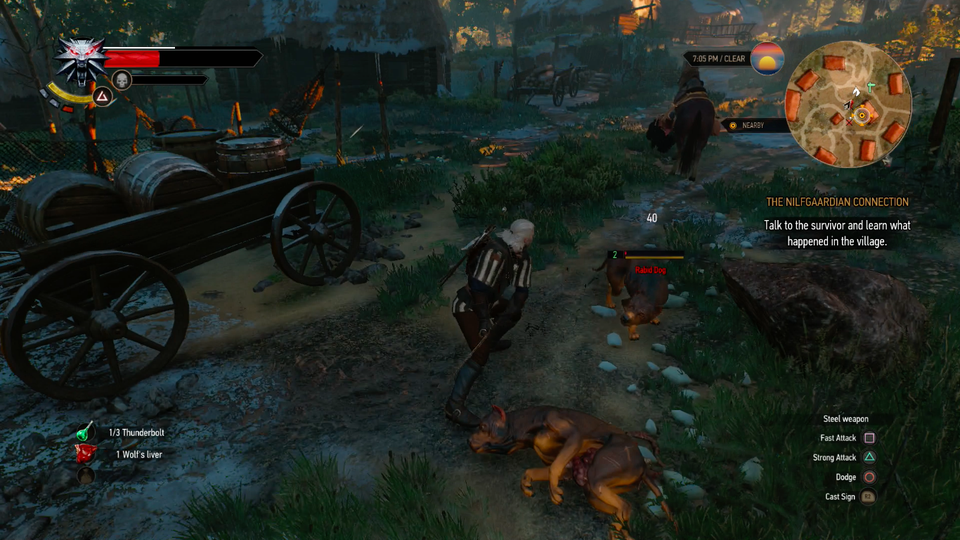The width and height of the screenshot is (960, 540).
Task: Select the Wolf's liver food slot
Action: point(87,455)
